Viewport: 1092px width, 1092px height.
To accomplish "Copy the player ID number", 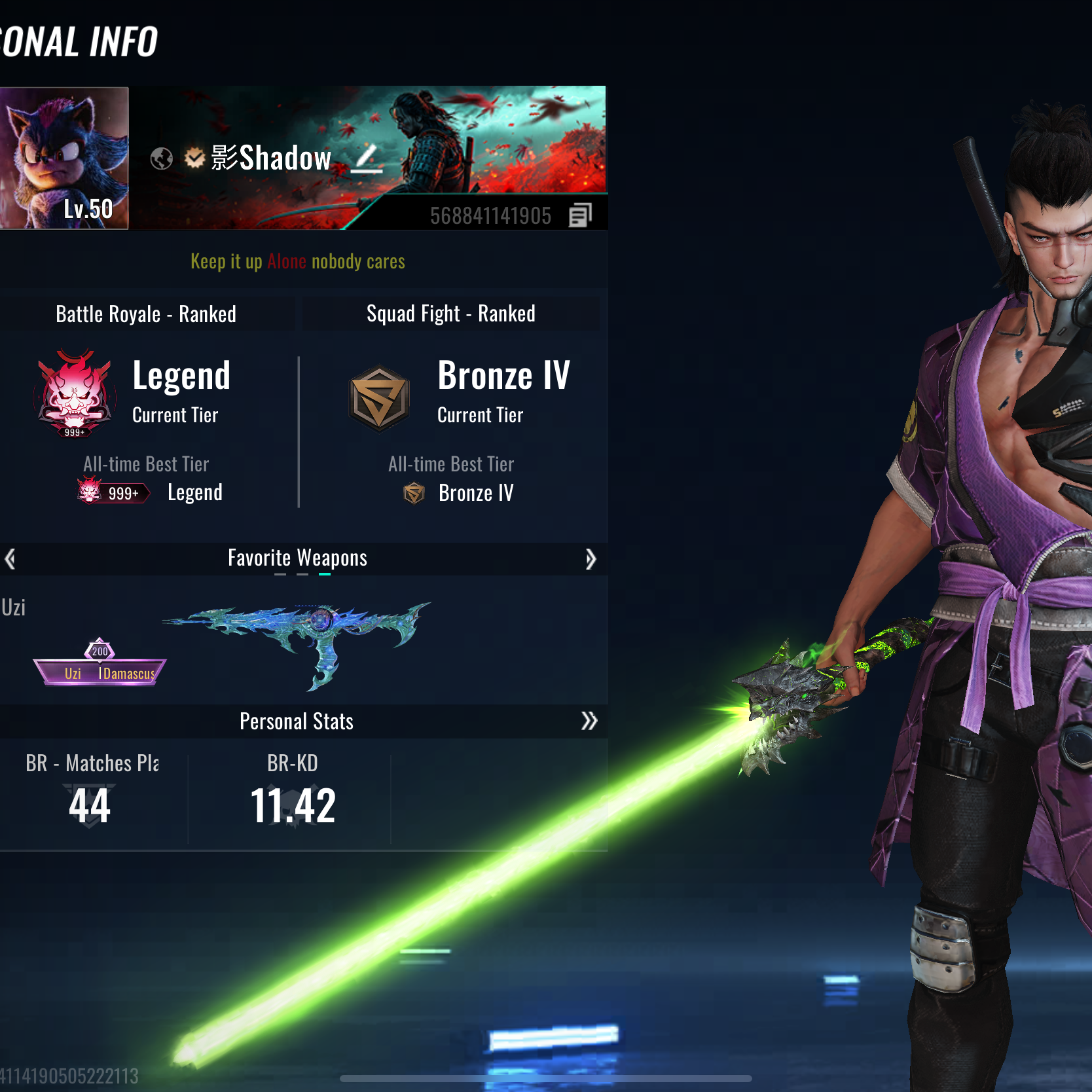I will coord(580,215).
